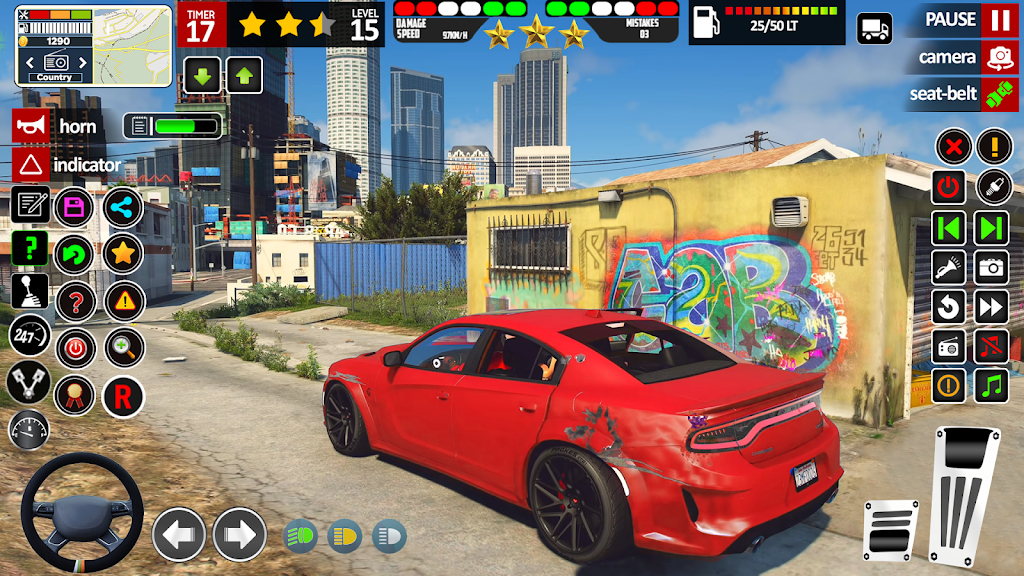This screenshot has width=1024, height=576.
Task: Activate the yellow headlight icon
Action: [345, 537]
